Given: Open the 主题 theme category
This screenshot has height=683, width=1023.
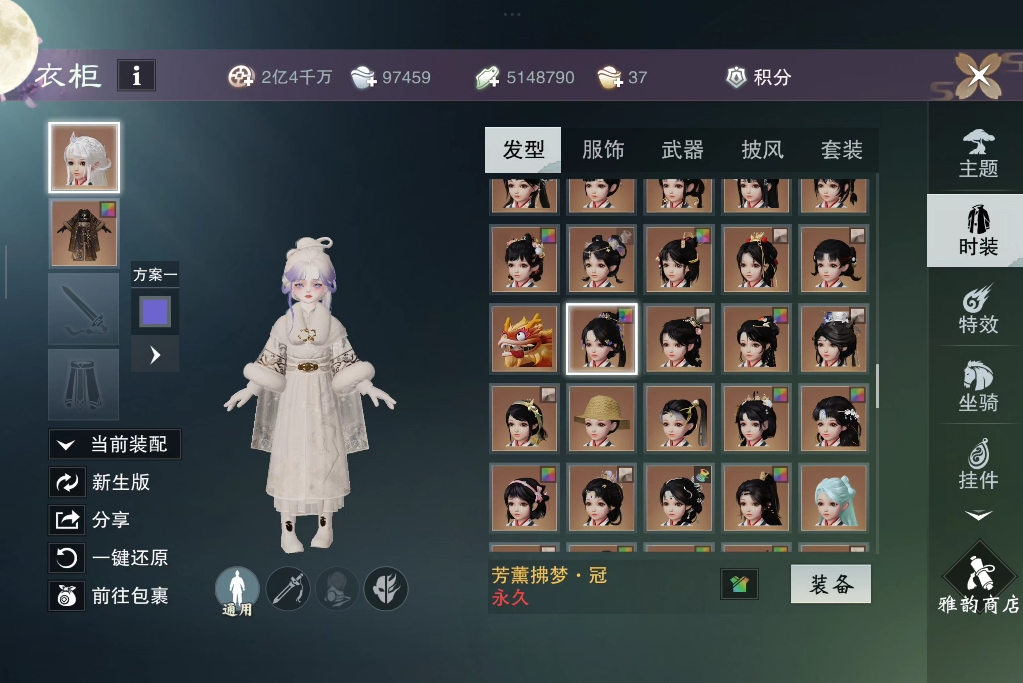Looking at the screenshot, I should [978, 153].
